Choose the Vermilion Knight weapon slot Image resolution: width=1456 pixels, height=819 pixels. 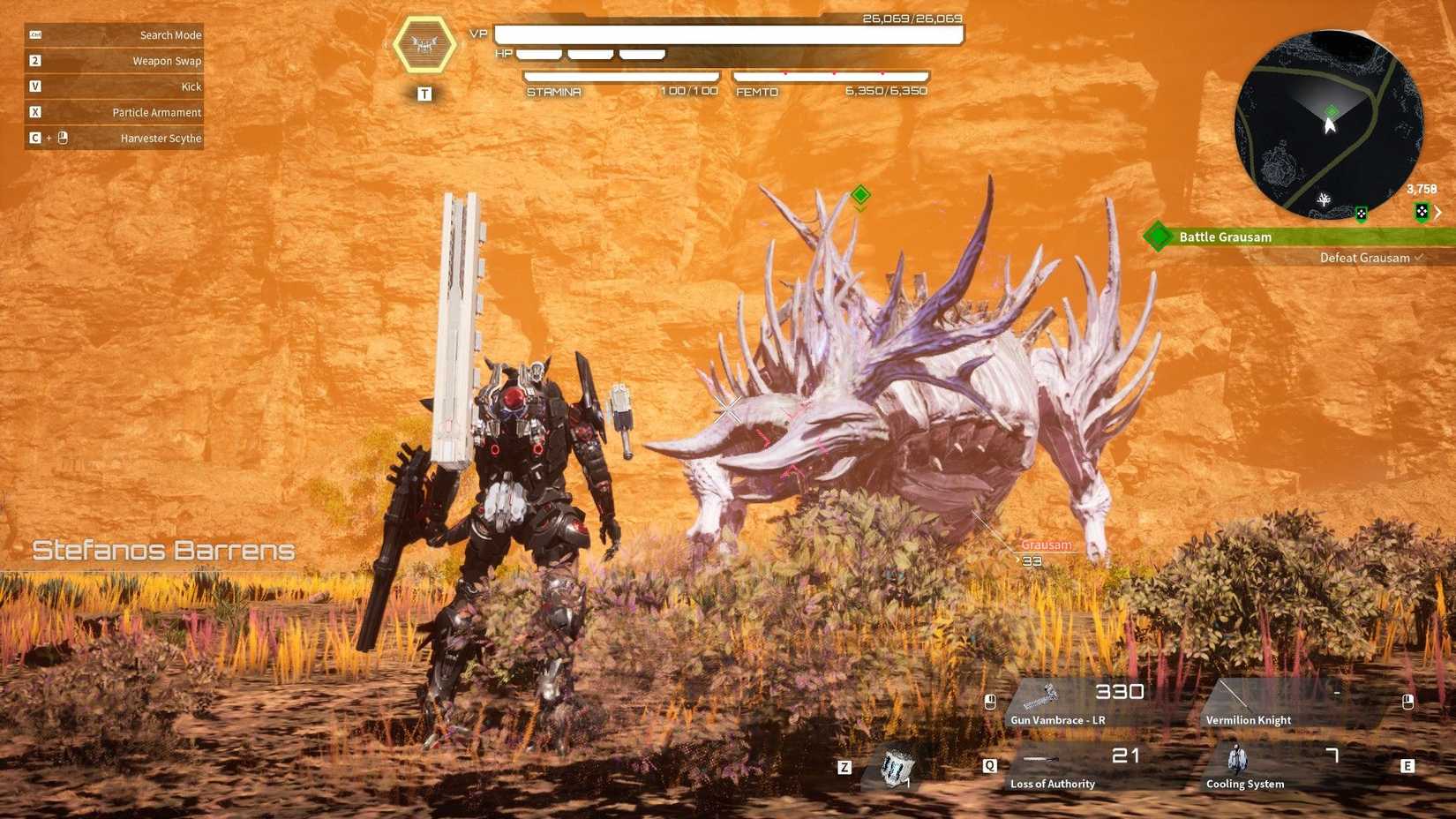pos(1288,704)
